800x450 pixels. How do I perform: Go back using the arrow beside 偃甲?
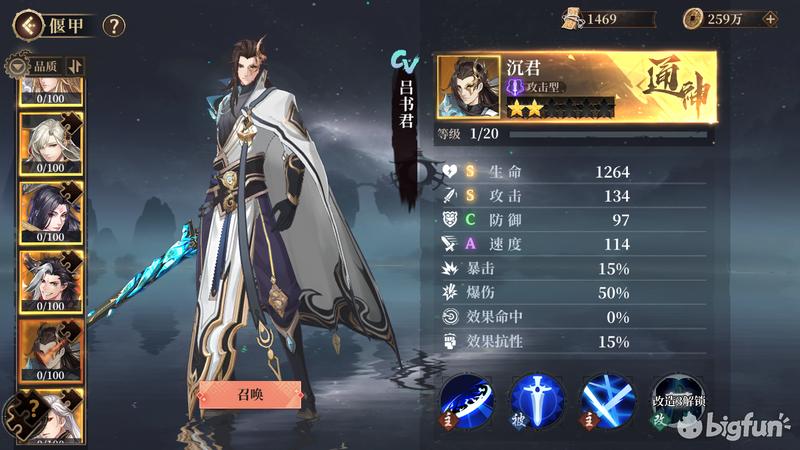click(x=27, y=23)
